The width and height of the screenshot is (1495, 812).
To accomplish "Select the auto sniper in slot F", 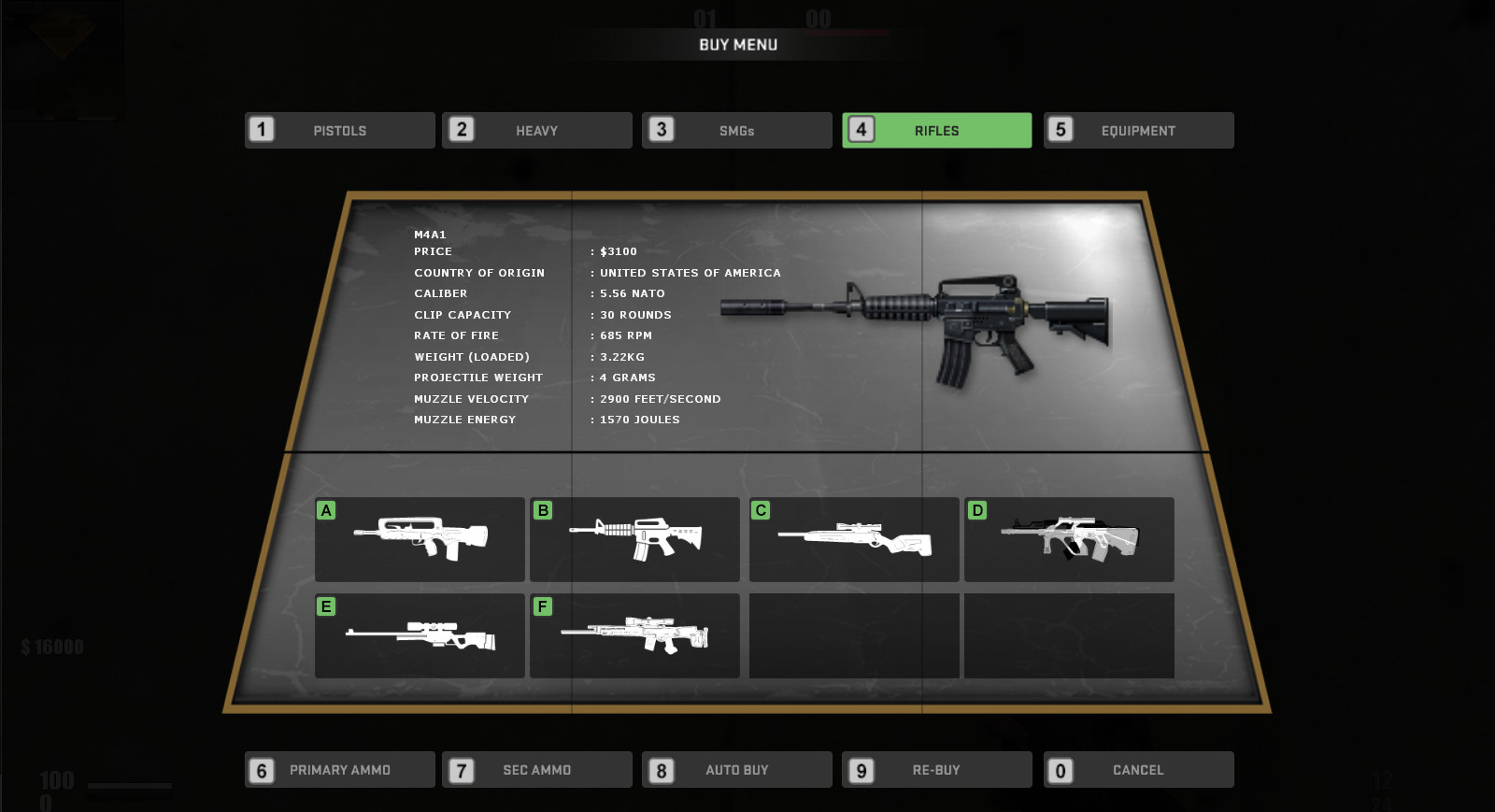I will 634,635.
